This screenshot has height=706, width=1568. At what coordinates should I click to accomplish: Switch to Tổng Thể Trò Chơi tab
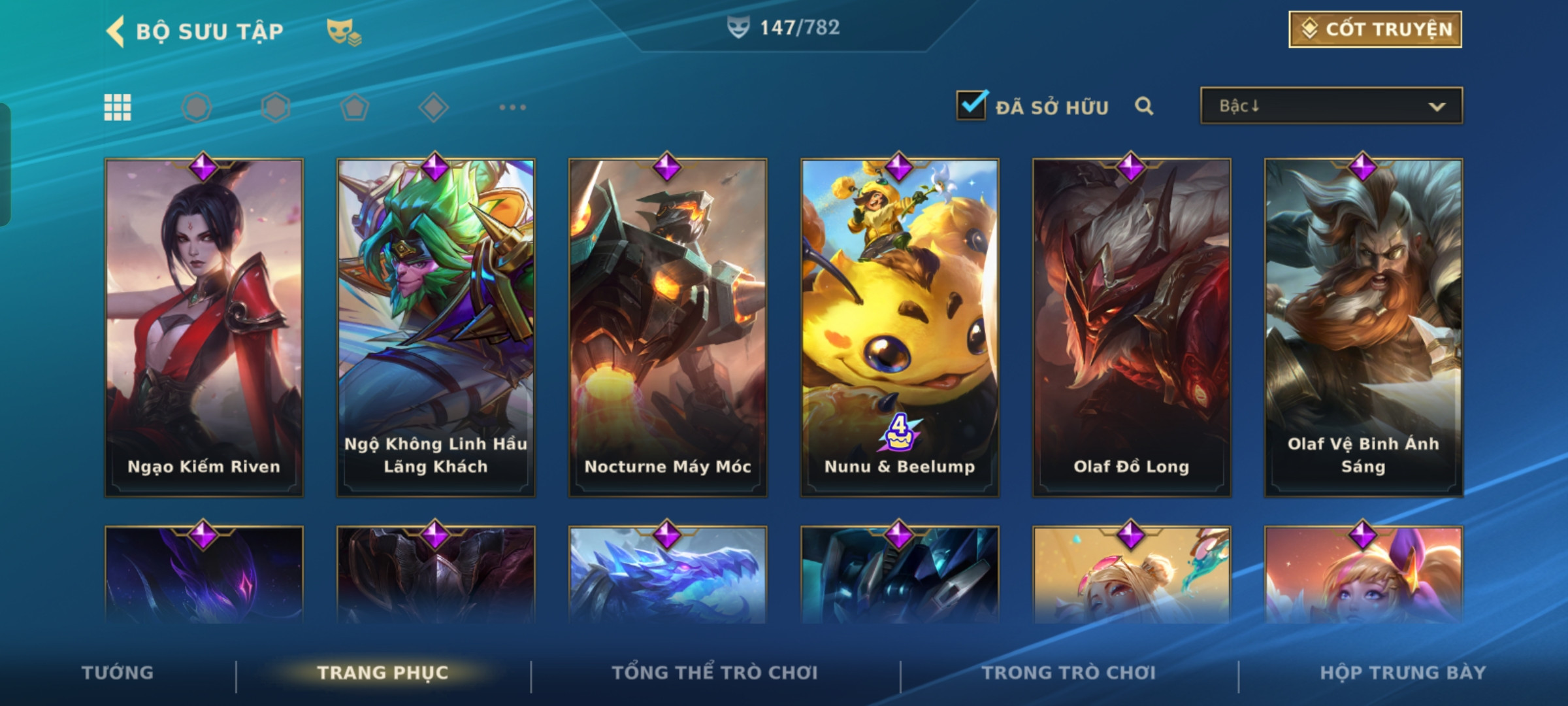pyautogui.click(x=715, y=673)
